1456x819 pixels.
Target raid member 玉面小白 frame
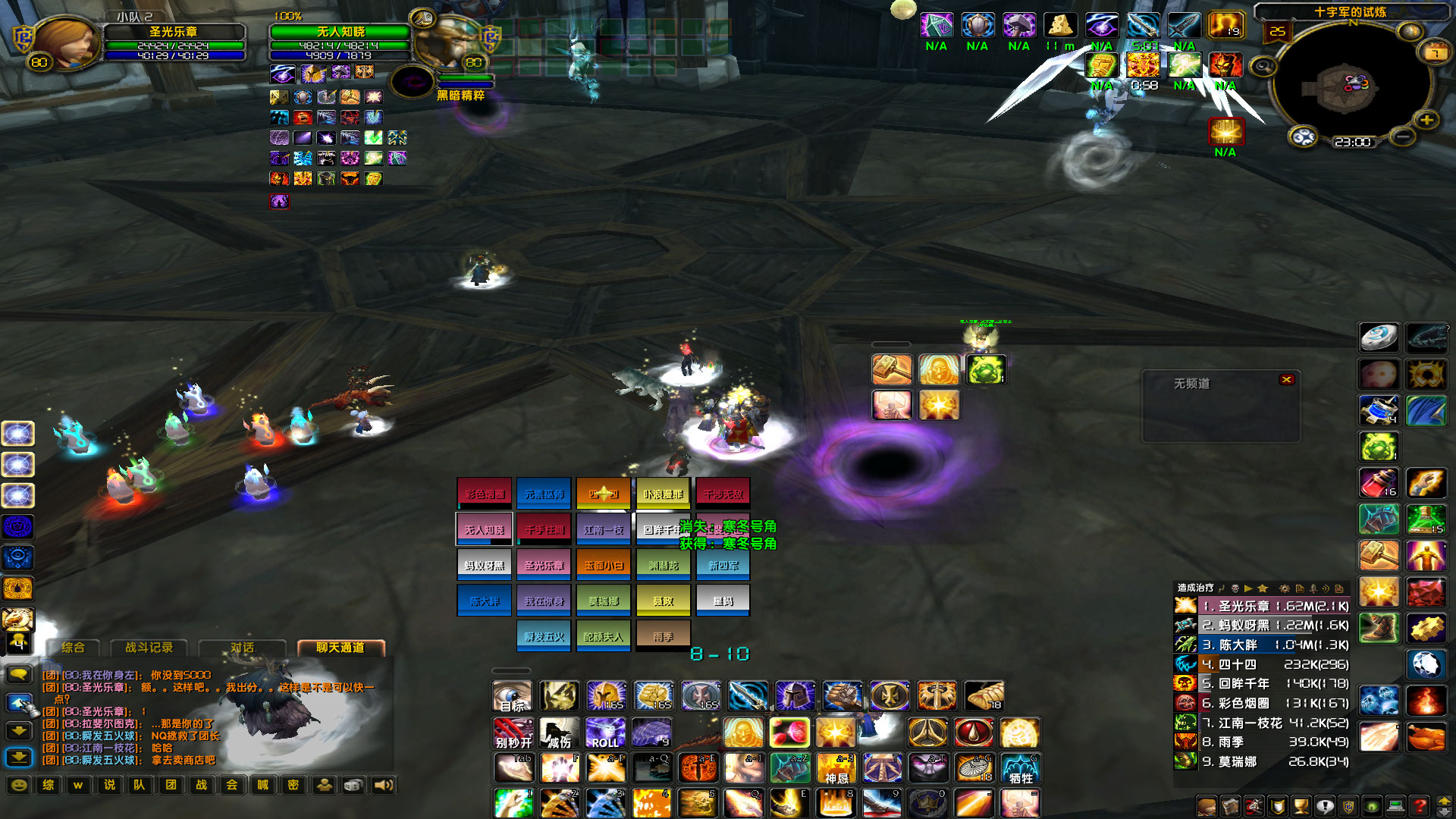pos(604,565)
